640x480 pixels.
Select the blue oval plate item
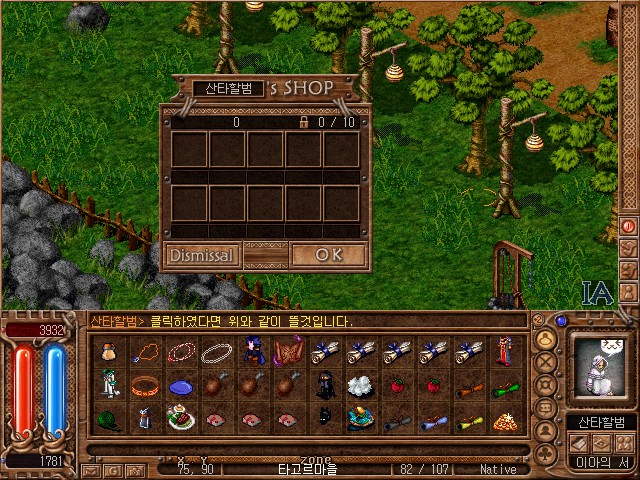181,386
